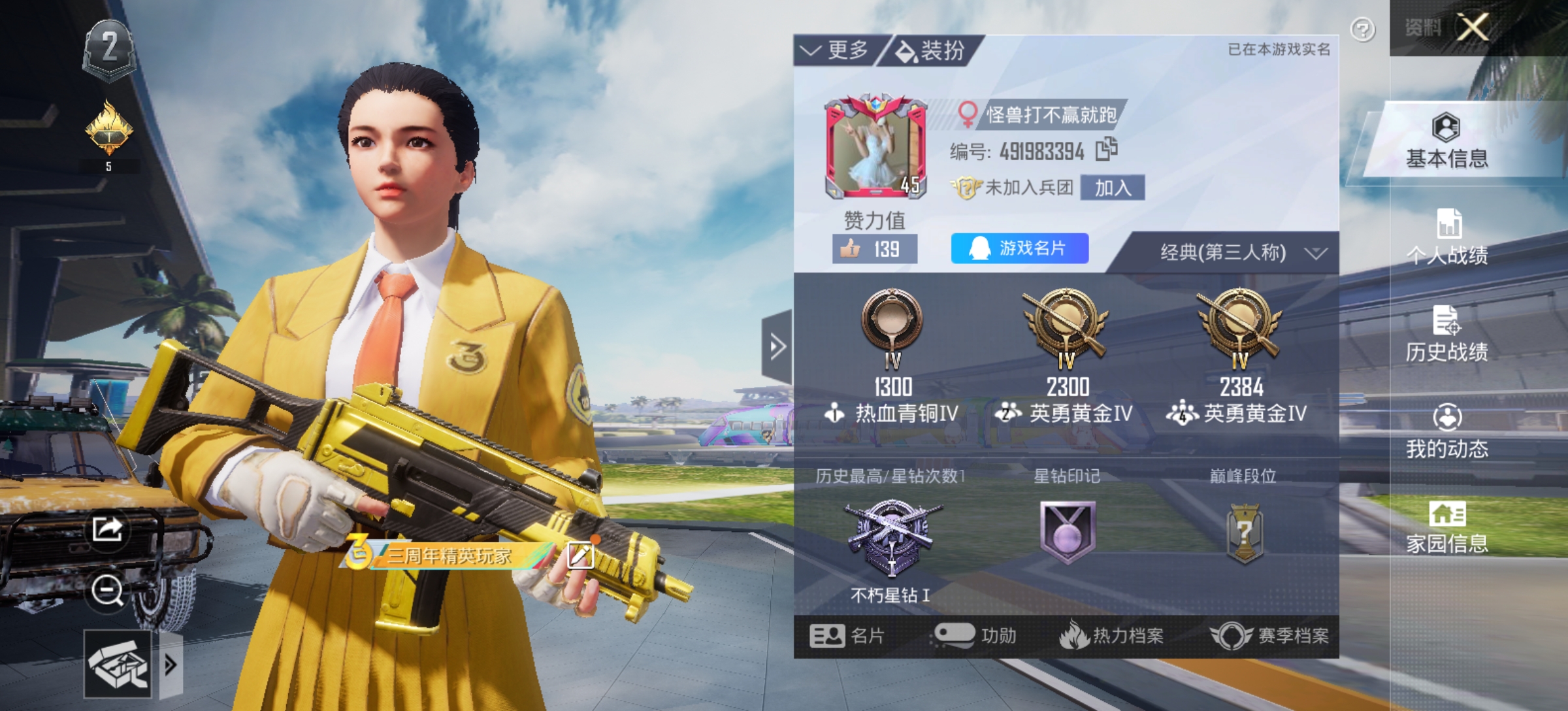Join a clan with 加入 button
This screenshot has width=1568, height=711.
click(1112, 188)
